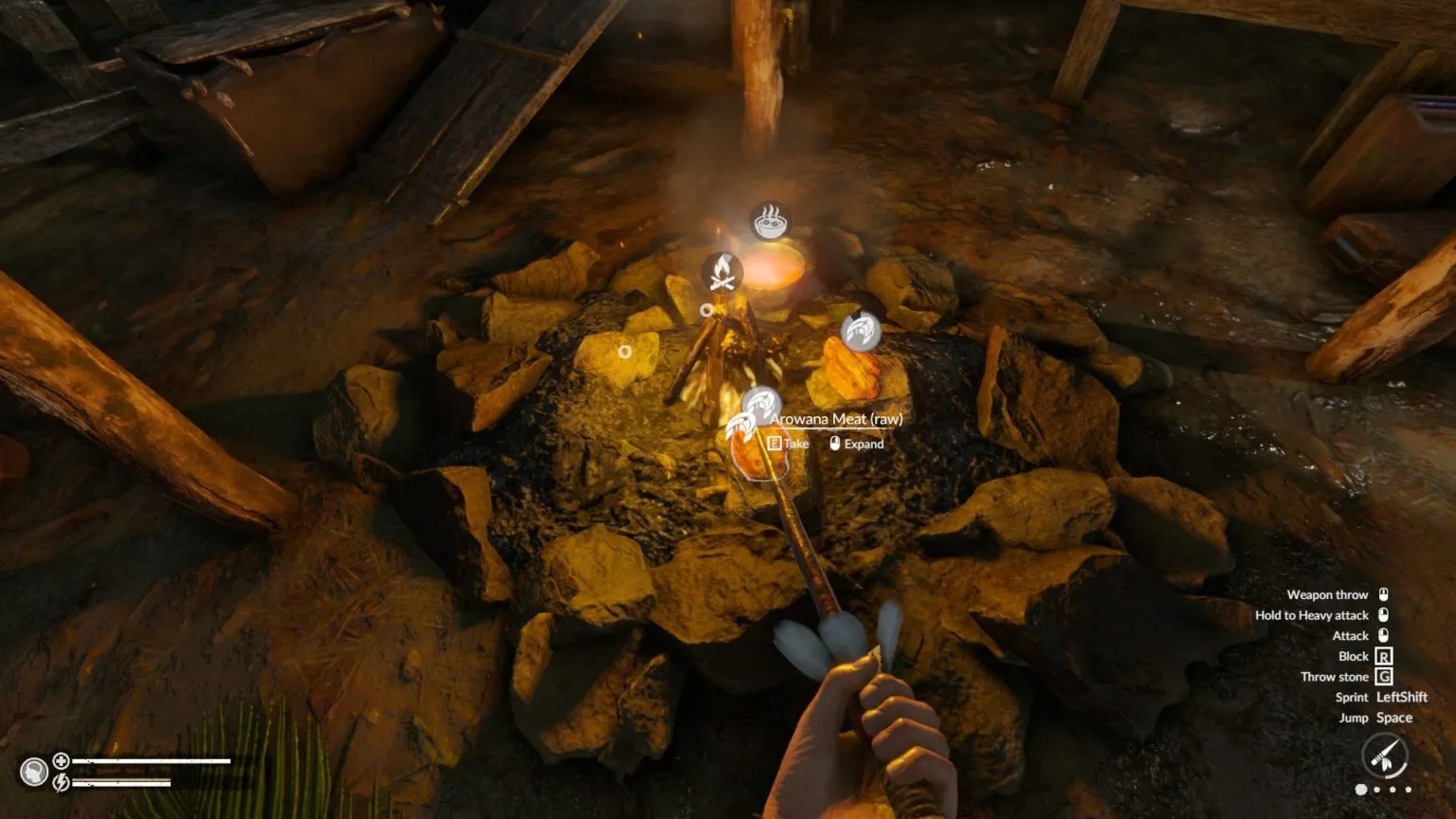Open the sanity head icon

point(34,772)
